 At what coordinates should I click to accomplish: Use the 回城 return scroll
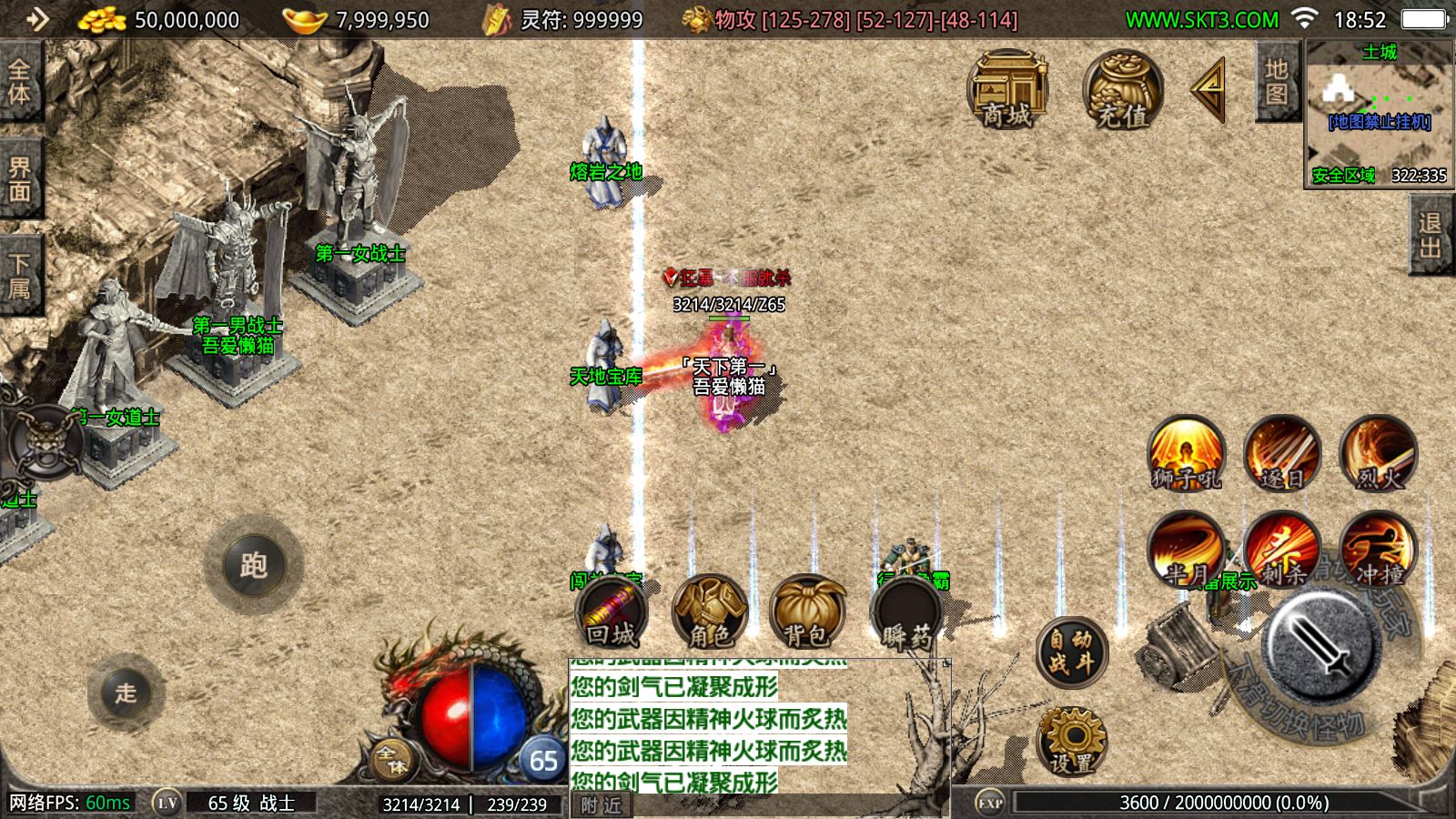612,612
